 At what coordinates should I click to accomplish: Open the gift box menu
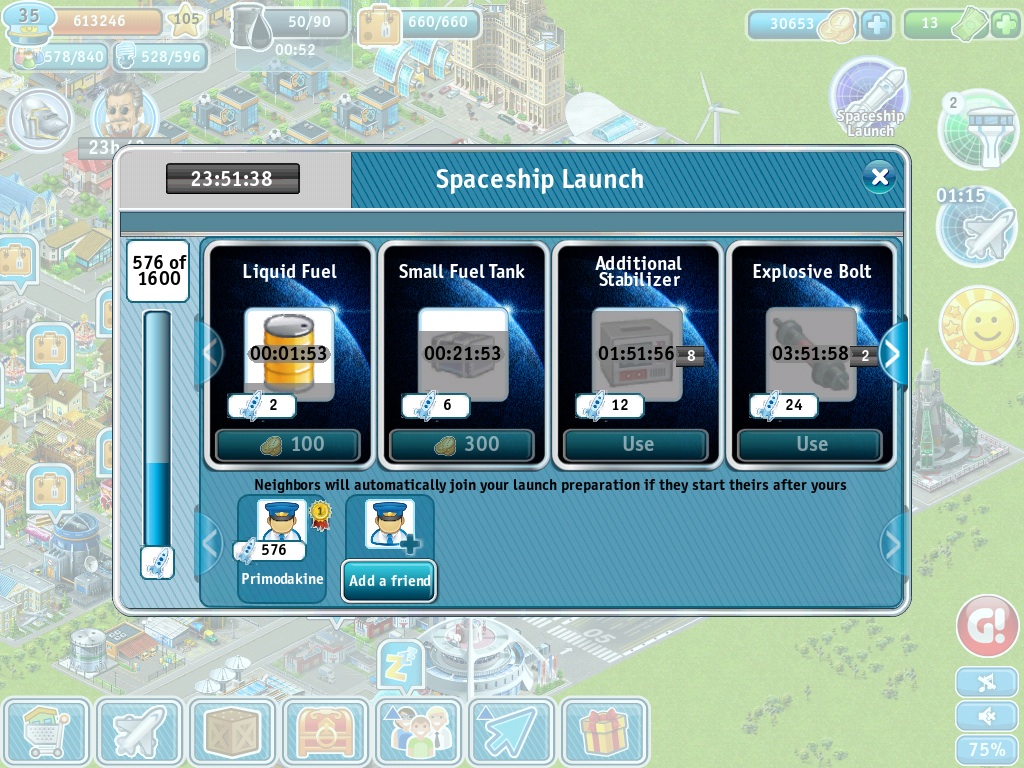(x=604, y=732)
